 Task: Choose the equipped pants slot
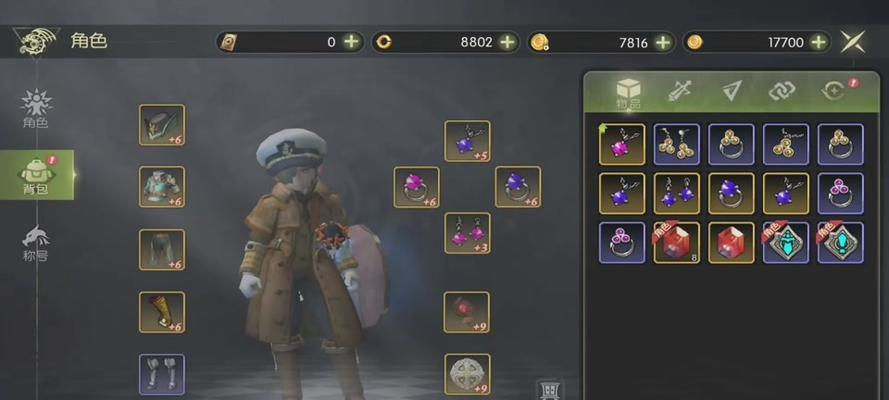click(x=161, y=250)
